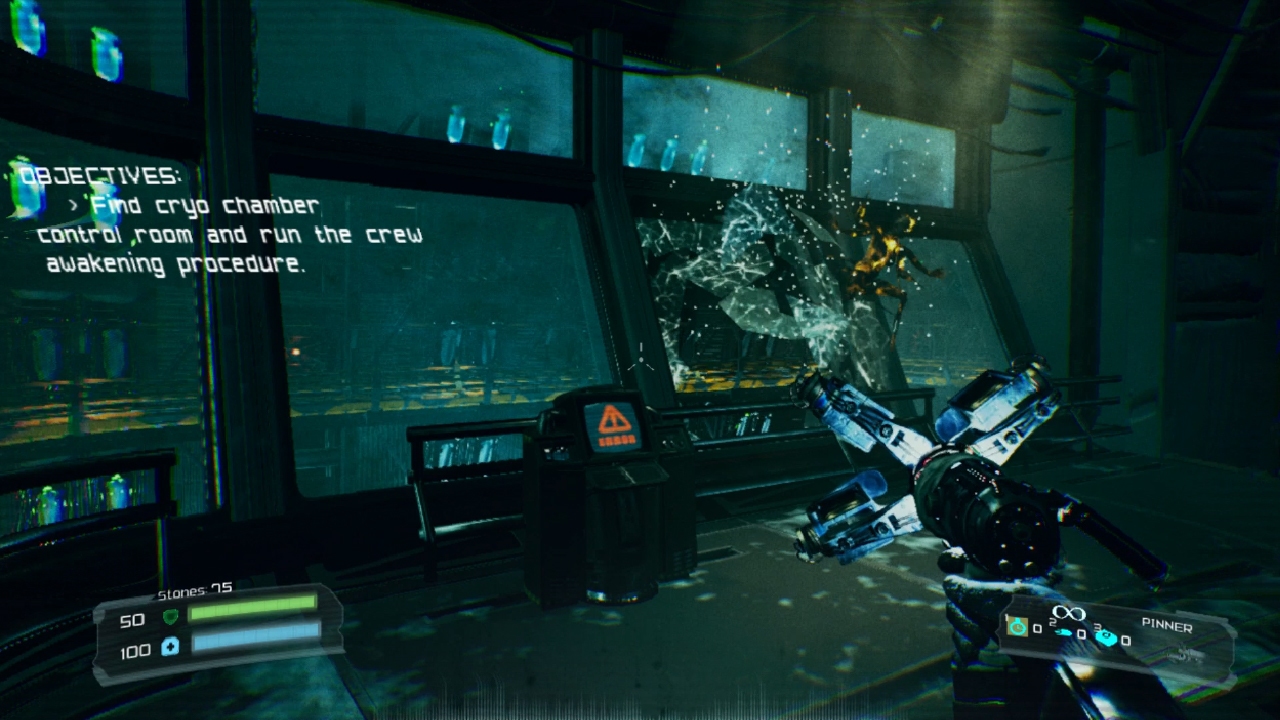1280x720 pixels.
Task: Select the PINNER weapon label
Action: [1166, 626]
